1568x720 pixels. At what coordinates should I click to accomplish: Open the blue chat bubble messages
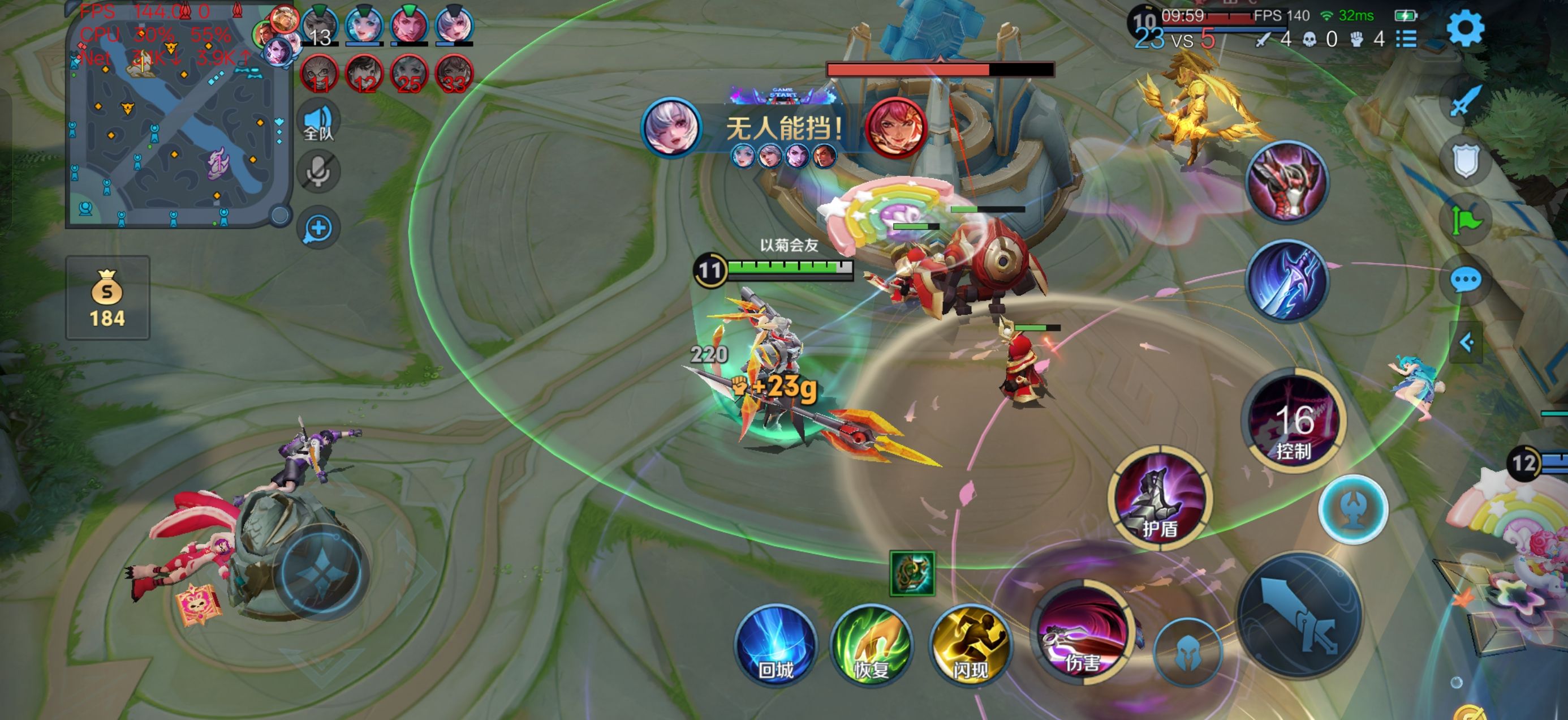[x=1466, y=280]
